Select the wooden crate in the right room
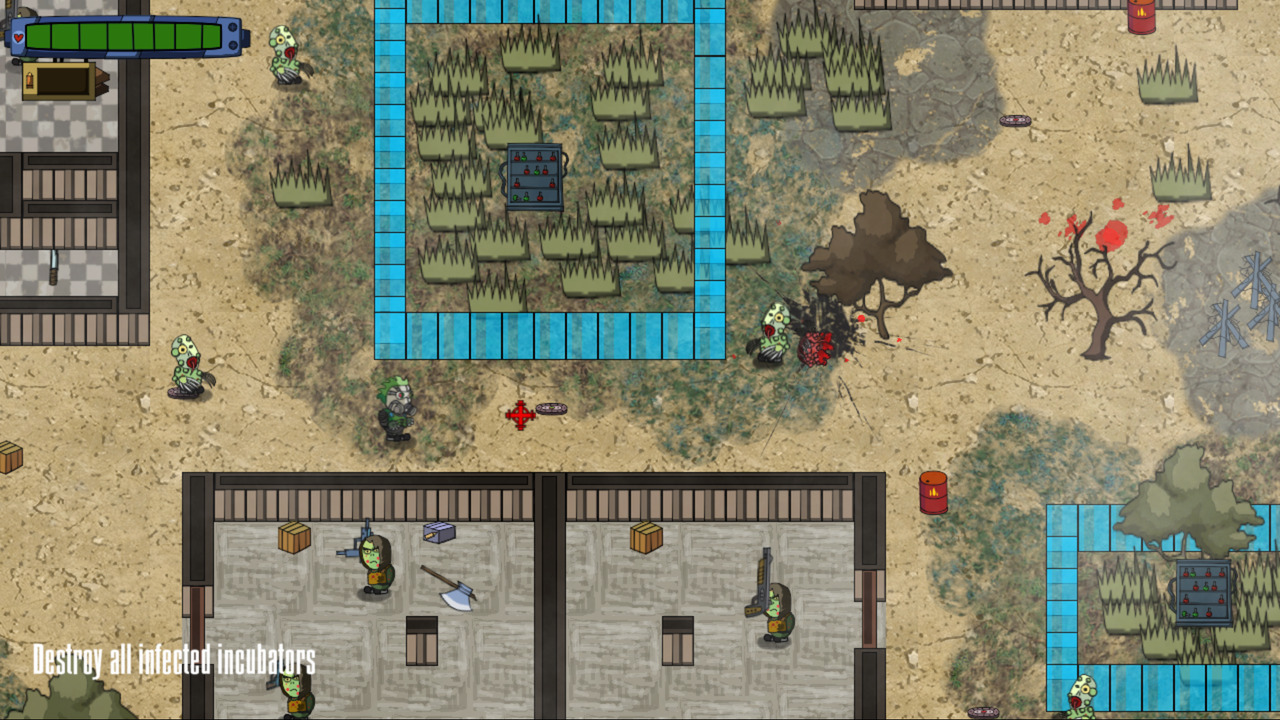1280x720 pixels. tap(645, 538)
